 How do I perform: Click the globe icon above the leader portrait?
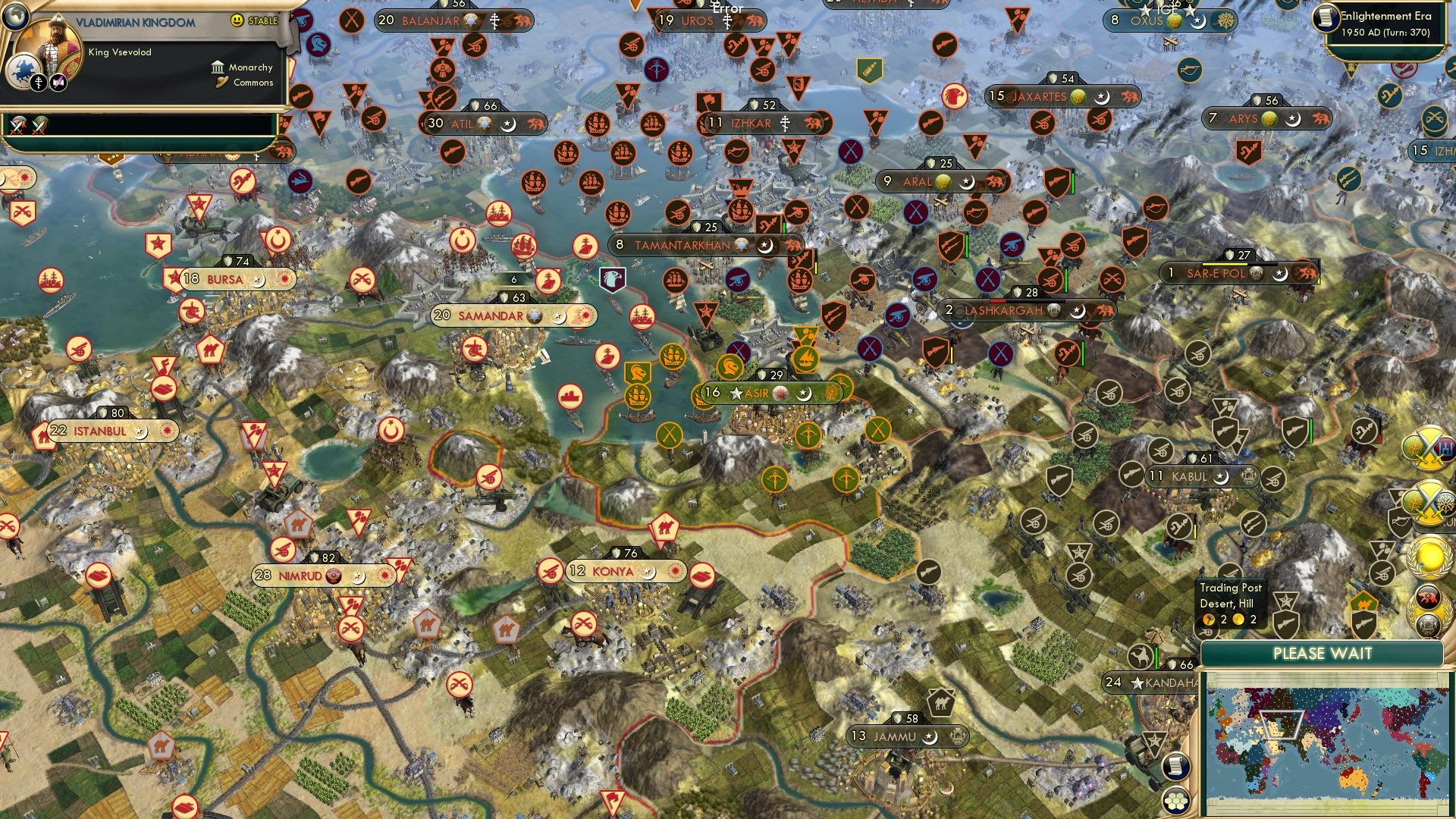[17, 17]
